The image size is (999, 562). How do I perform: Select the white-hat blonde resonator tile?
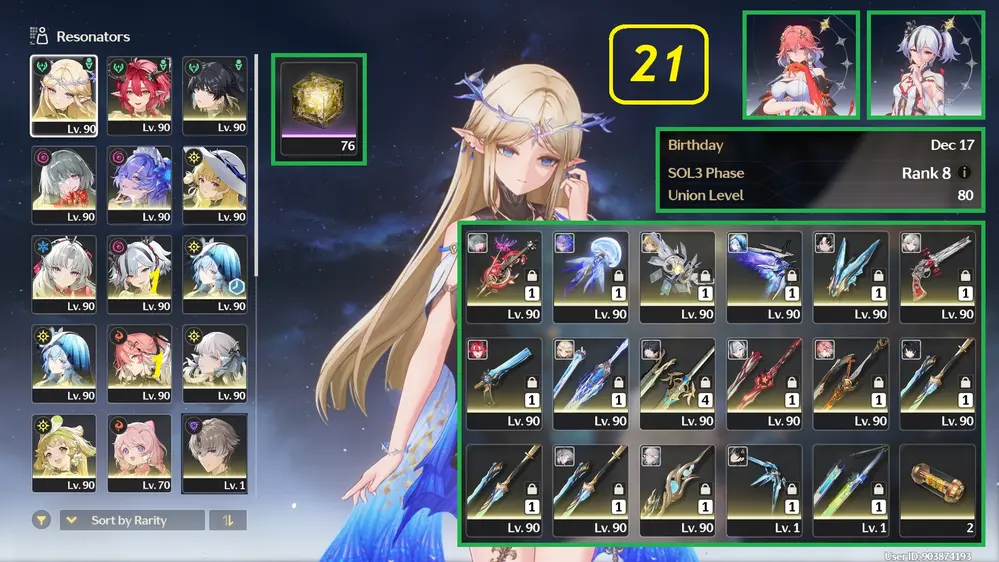coord(214,185)
